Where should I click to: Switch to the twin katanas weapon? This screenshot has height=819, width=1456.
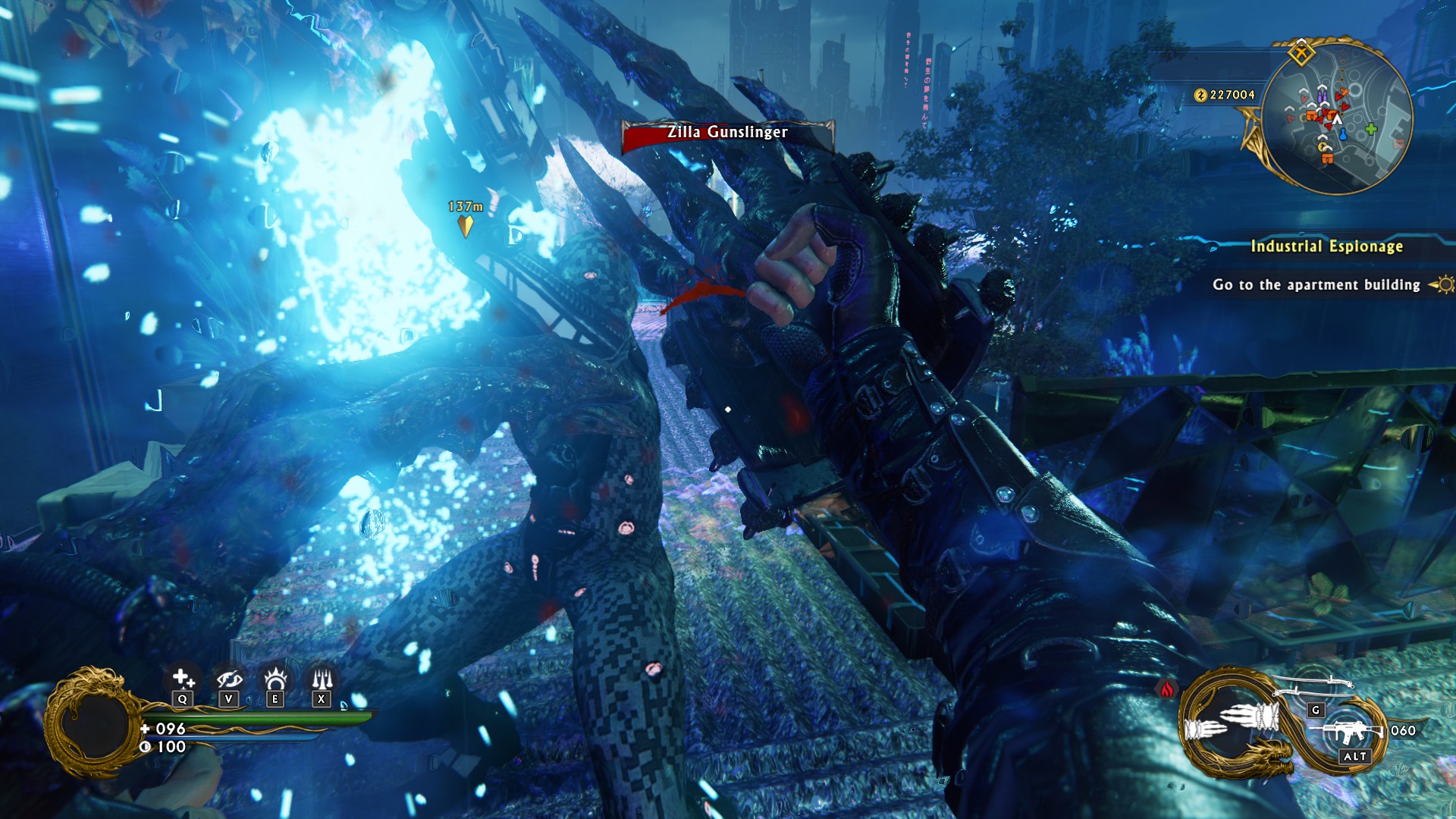point(1314,686)
